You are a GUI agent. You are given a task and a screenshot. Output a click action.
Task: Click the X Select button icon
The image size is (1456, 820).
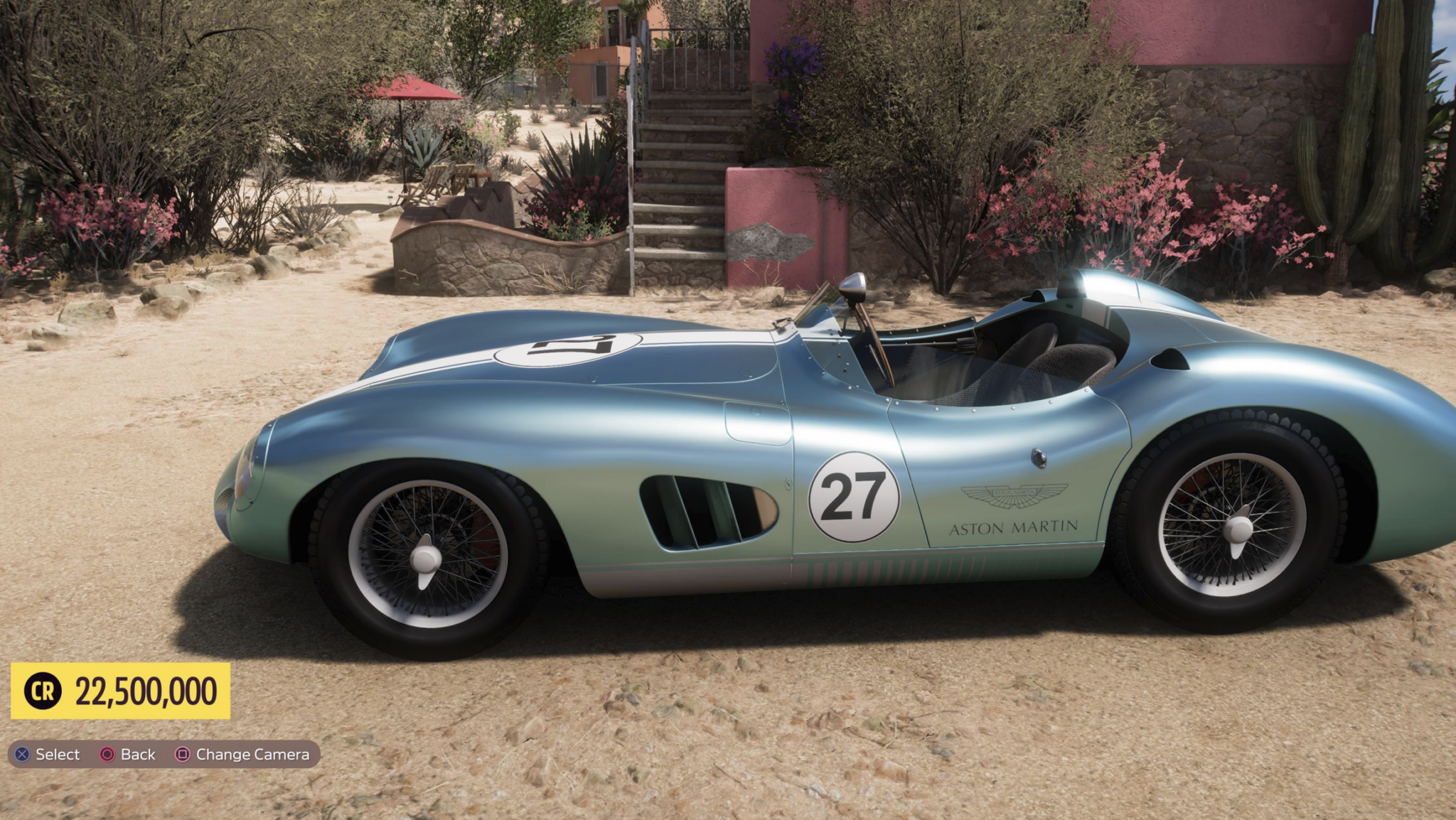coord(22,755)
